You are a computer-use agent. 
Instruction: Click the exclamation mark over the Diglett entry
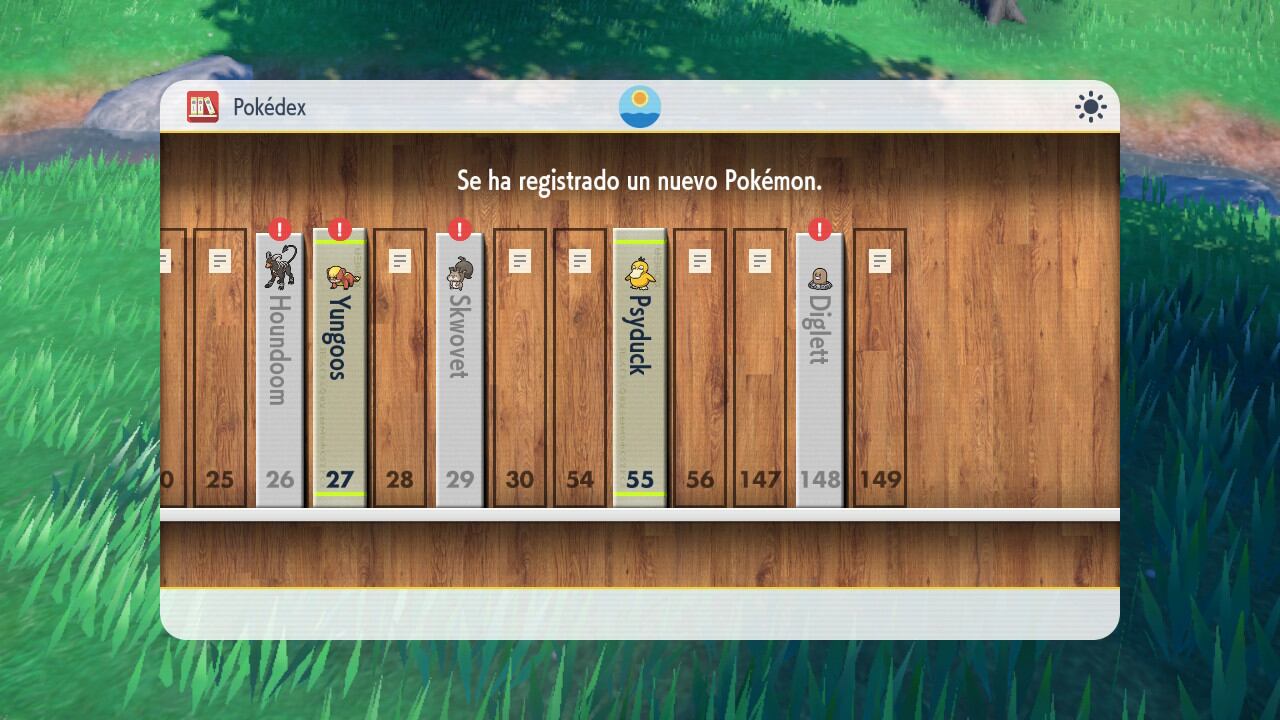tap(819, 228)
